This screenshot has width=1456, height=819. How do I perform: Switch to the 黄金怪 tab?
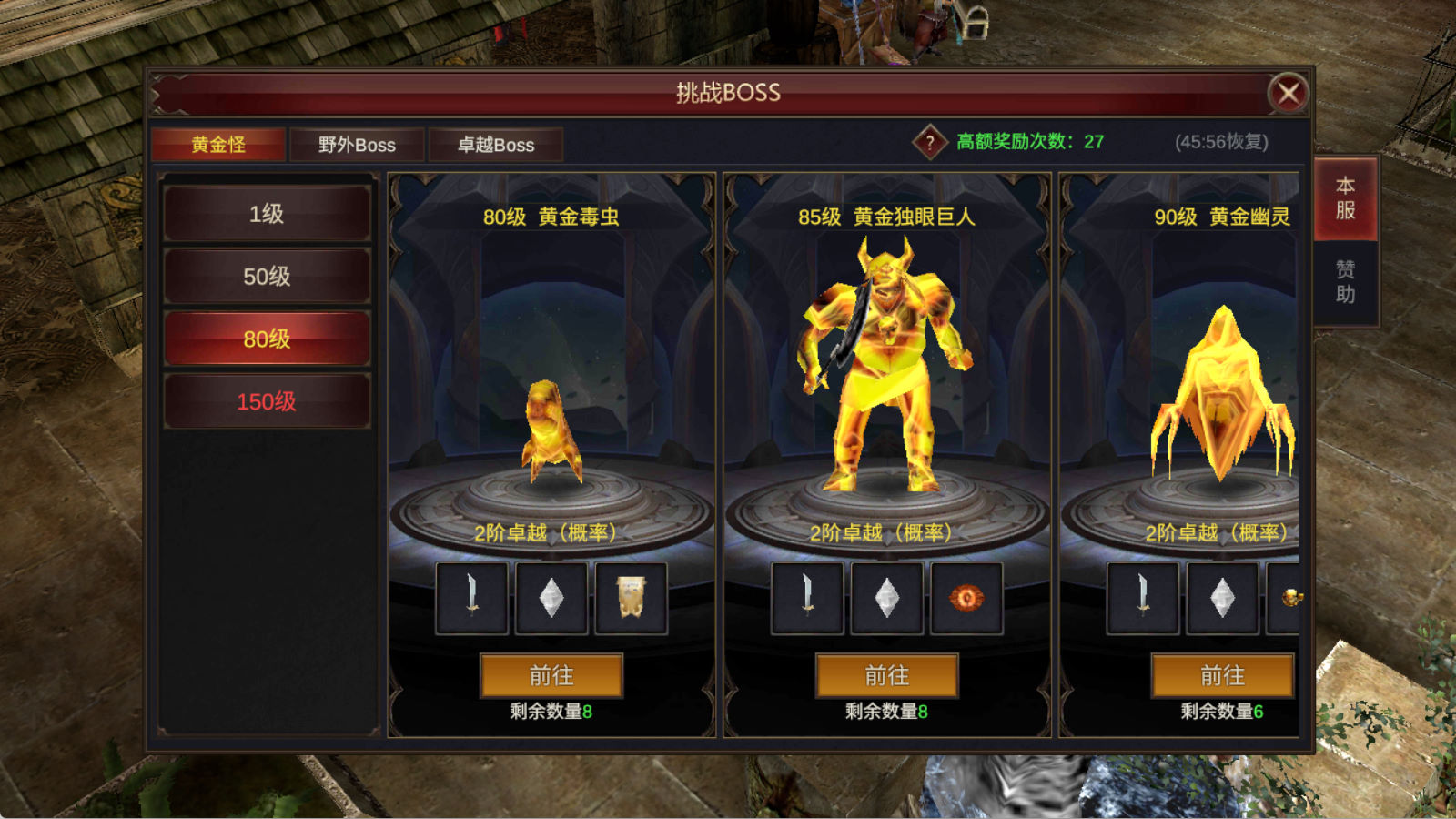pos(218,145)
